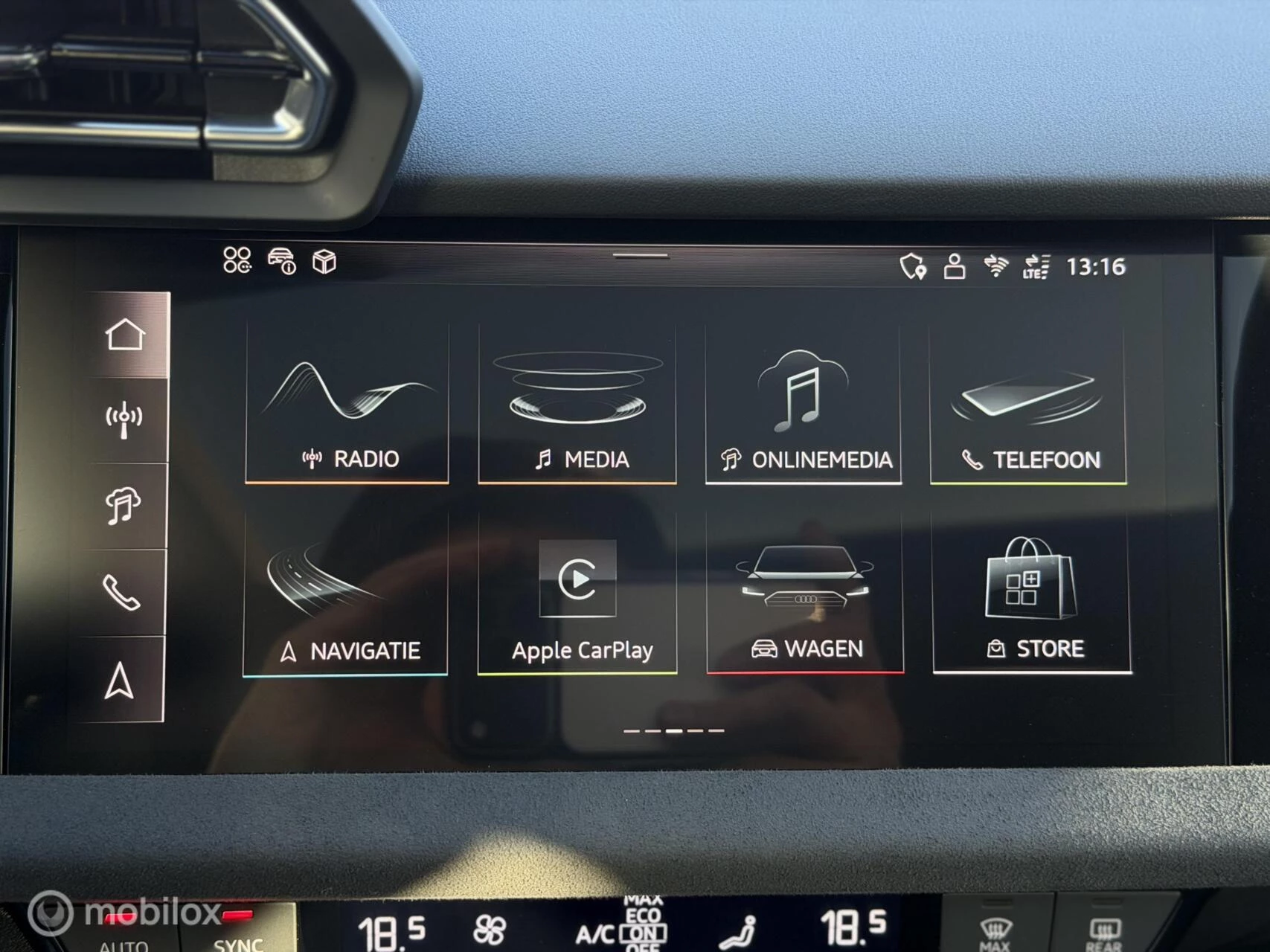The width and height of the screenshot is (1270, 952).
Task: Select the radio antenna sidebar shortcut
Action: (x=124, y=420)
